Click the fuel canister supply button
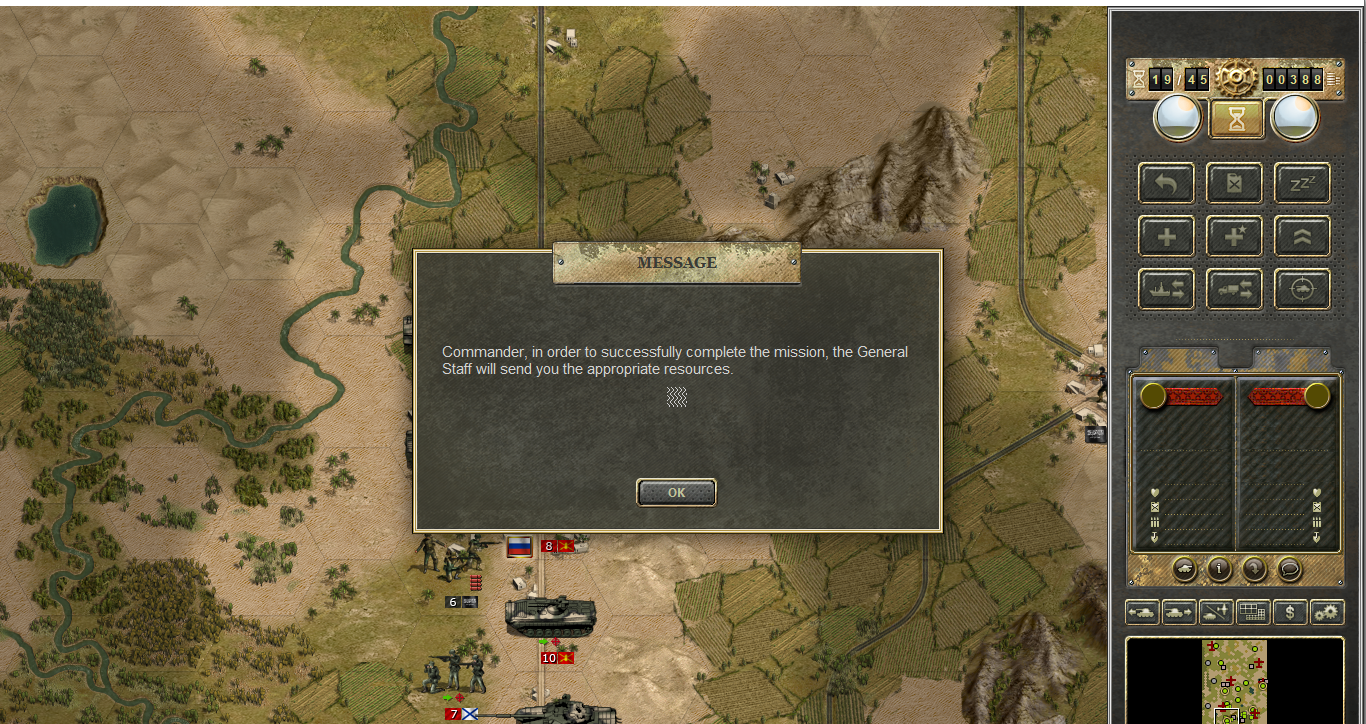 pos(1234,183)
